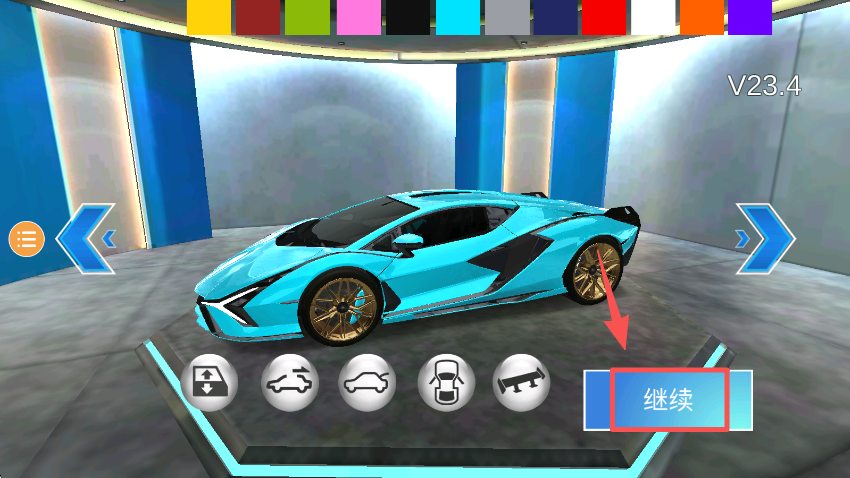Select the cyan color swatch
This screenshot has width=850, height=478.
click(x=455, y=17)
